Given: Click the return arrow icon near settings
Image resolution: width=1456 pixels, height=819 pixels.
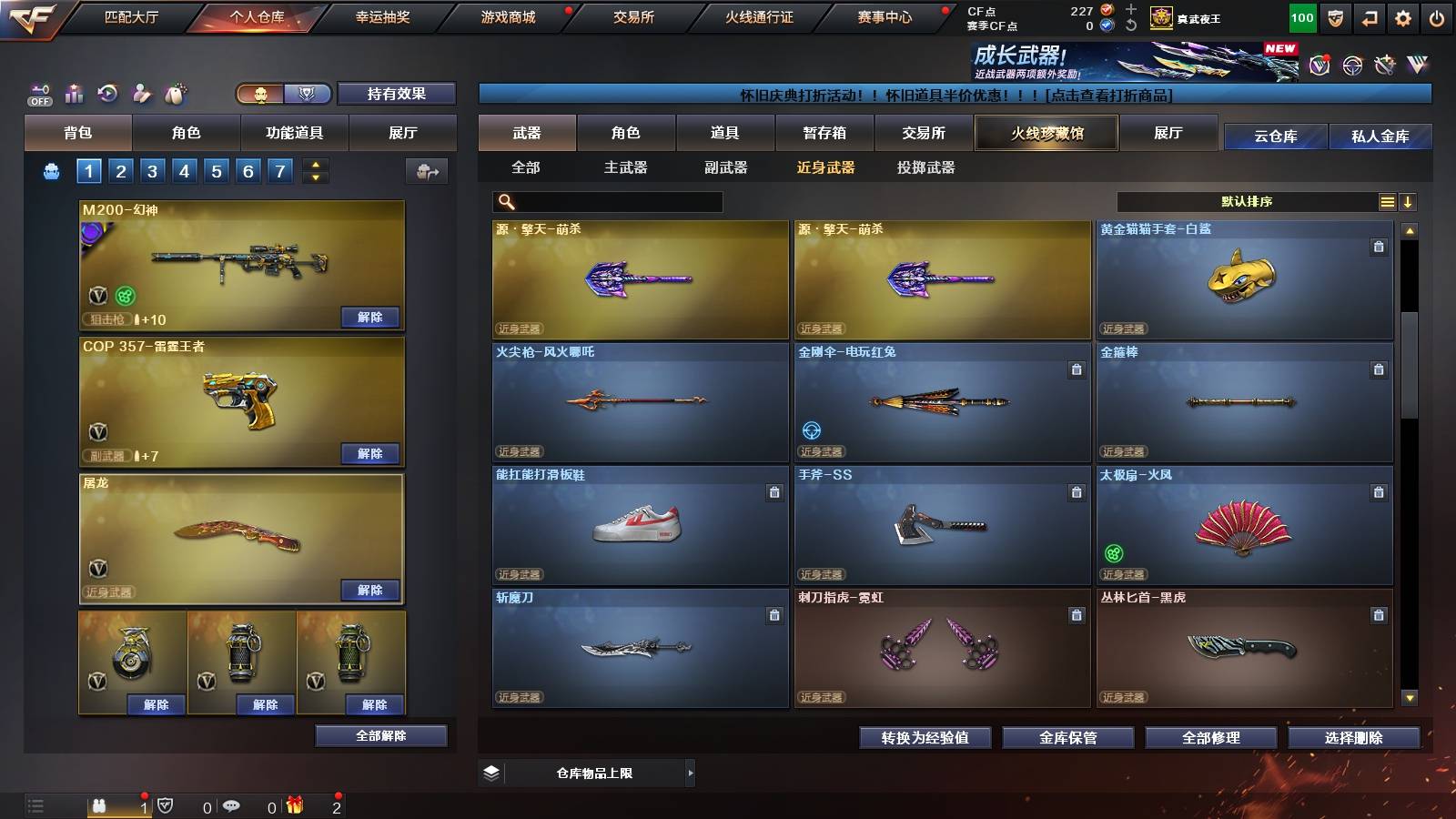Looking at the screenshot, I should (1370, 18).
